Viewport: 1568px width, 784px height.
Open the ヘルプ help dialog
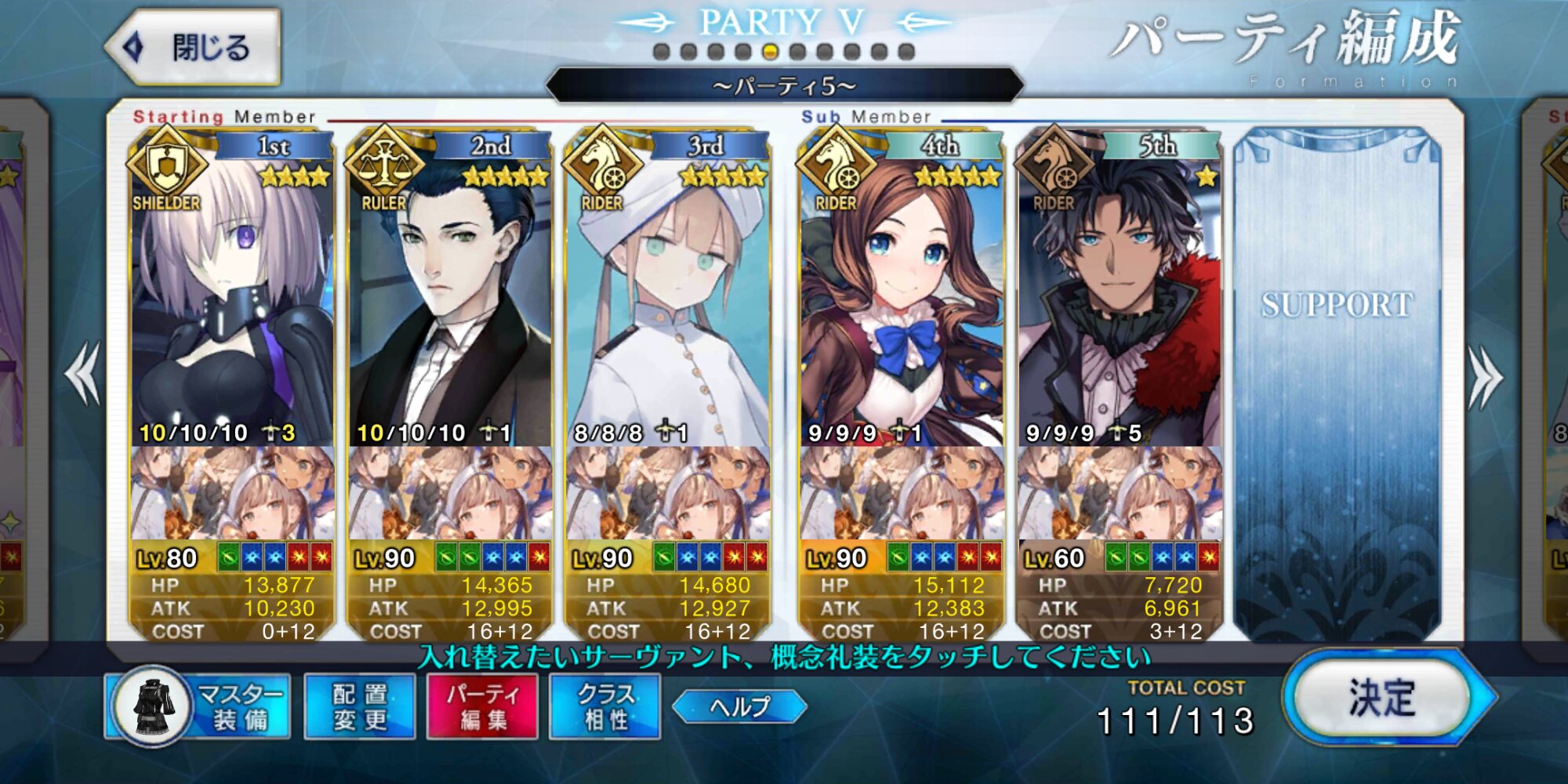tap(739, 706)
